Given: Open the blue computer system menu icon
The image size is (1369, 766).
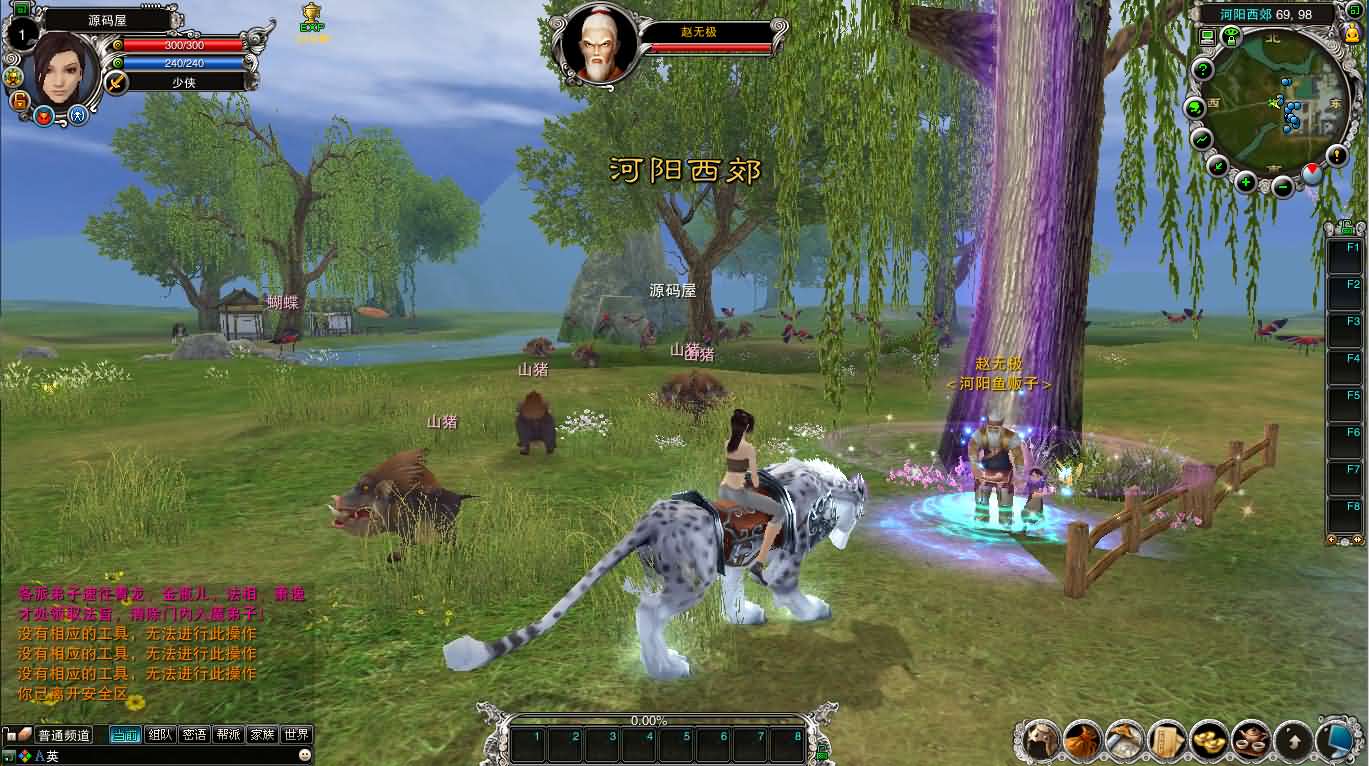Looking at the screenshot, I should (1337, 740).
